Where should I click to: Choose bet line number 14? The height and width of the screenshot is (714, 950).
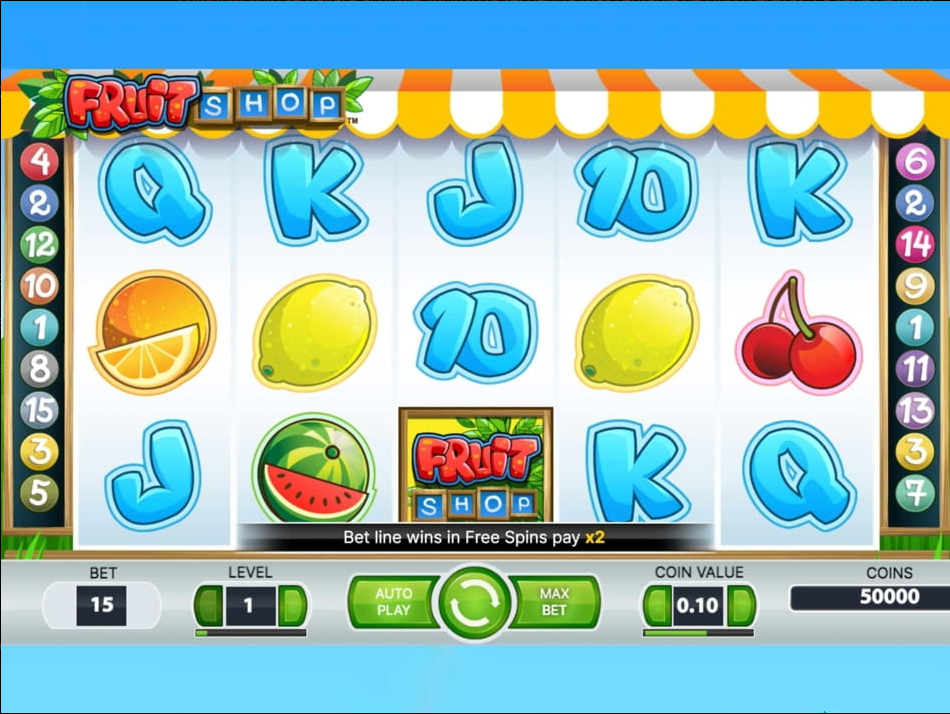coord(914,244)
